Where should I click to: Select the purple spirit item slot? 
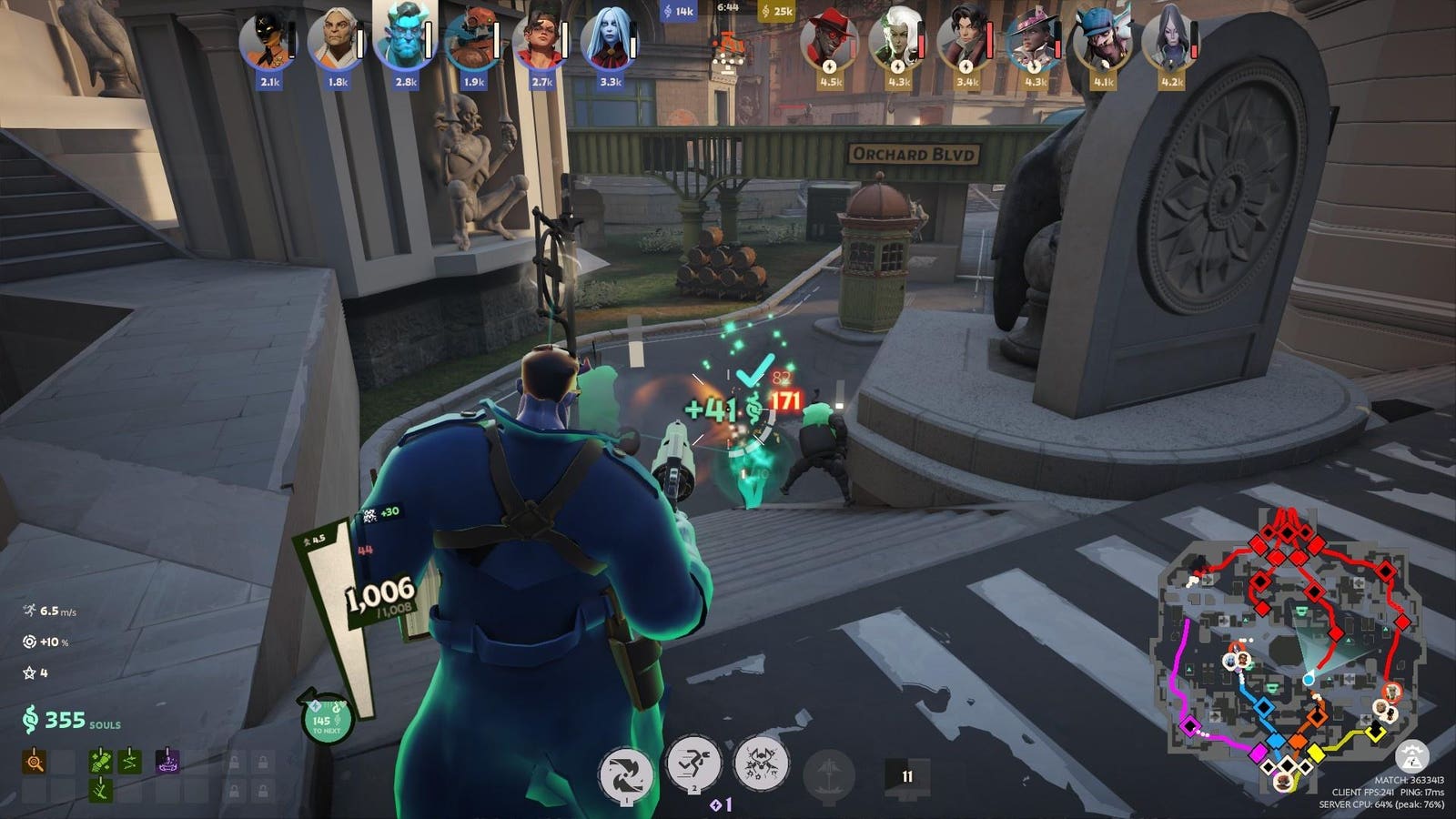tap(167, 761)
